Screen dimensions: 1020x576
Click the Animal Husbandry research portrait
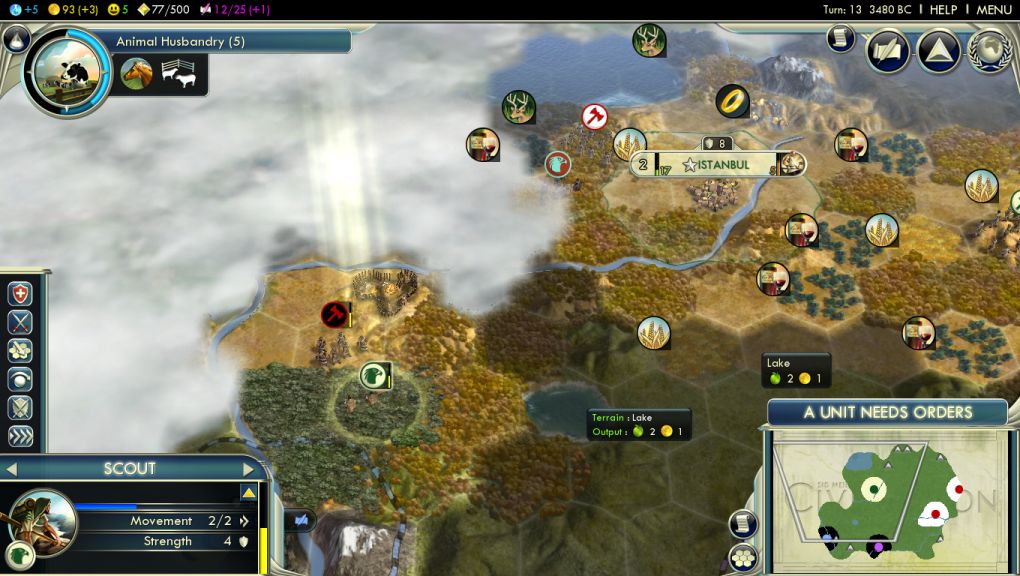tap(67, 73)
